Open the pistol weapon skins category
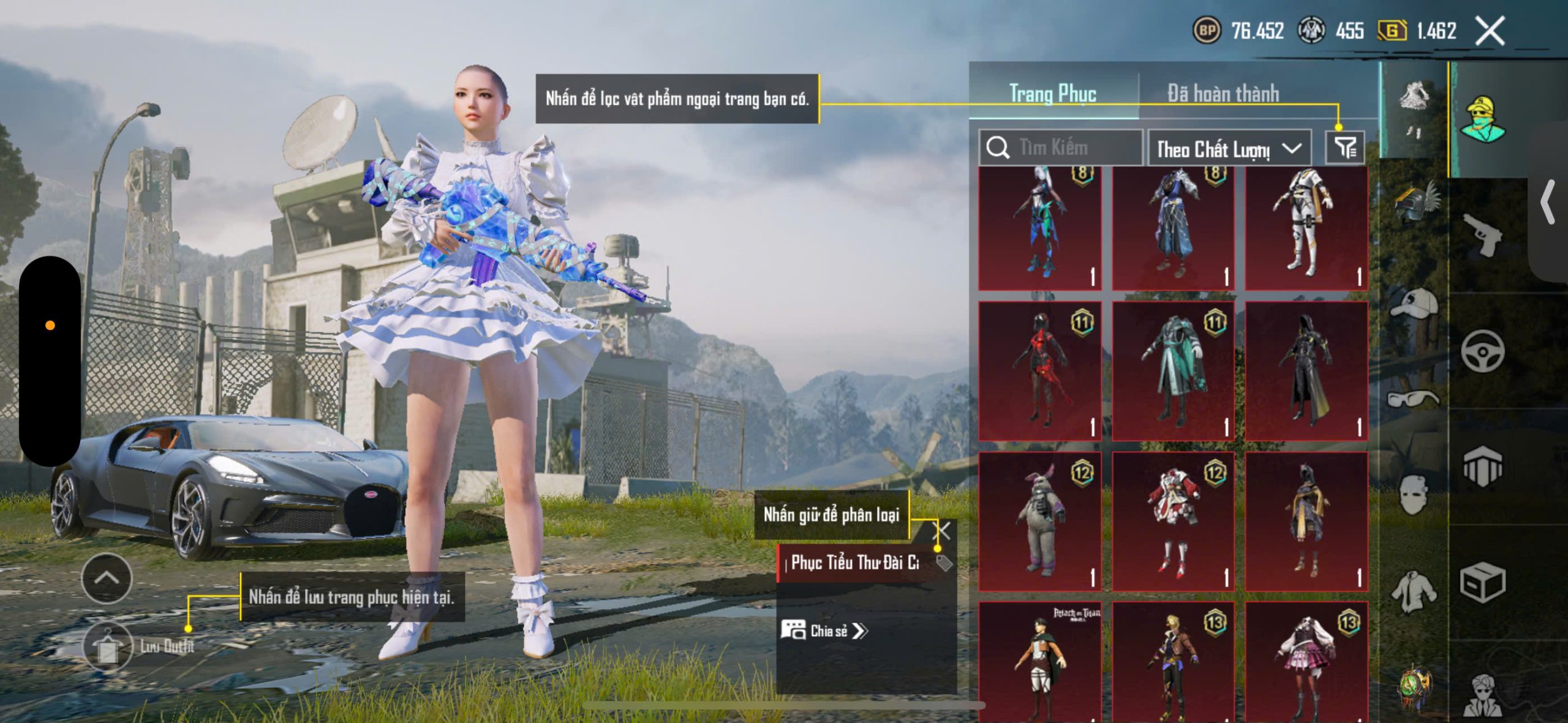Viewport: 1568px width, 723px height. (1482, 235)
